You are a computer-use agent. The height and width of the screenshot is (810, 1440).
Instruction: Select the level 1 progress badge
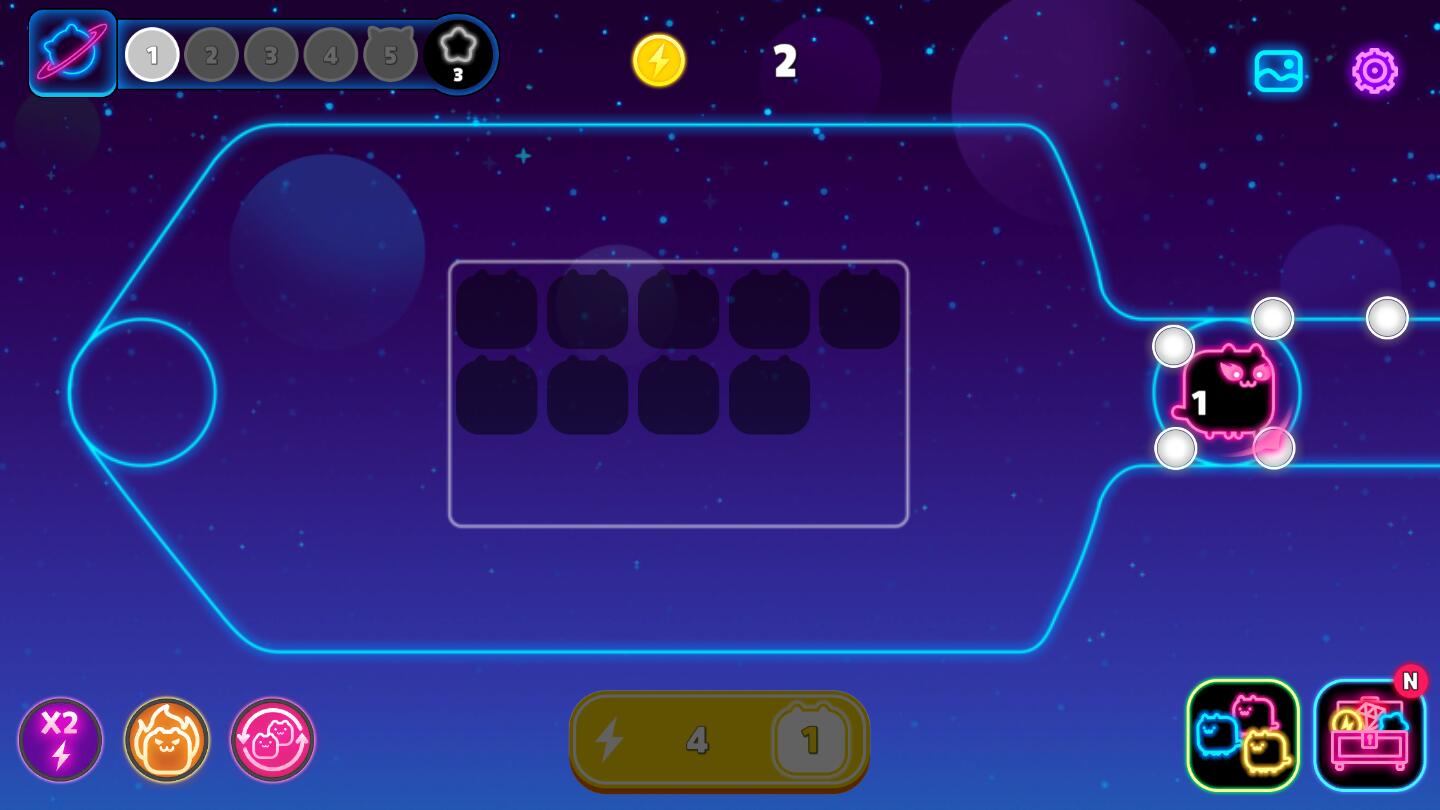point(152,55)
